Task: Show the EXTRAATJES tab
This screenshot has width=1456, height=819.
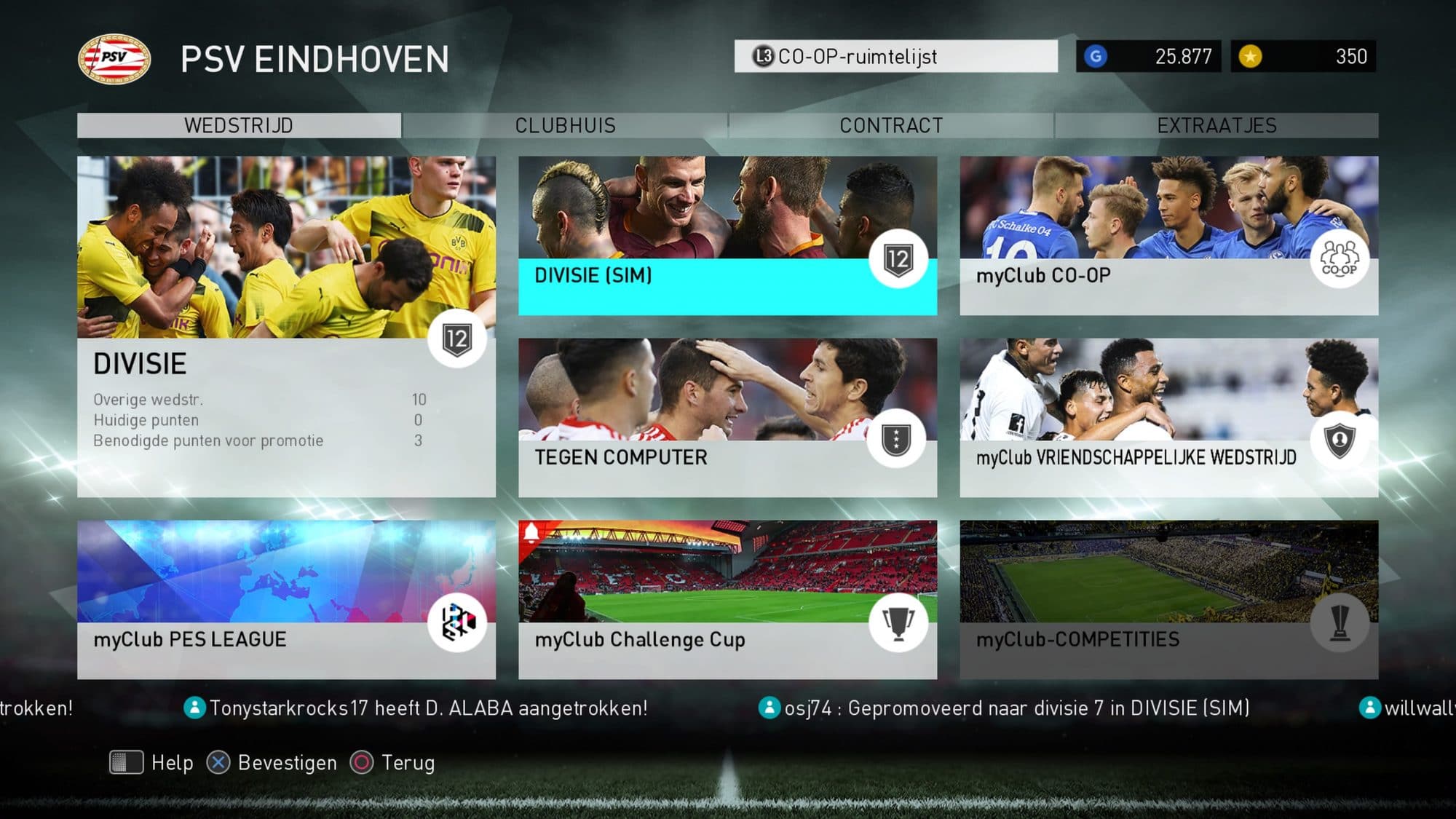Action: [x=1216, y=125]
